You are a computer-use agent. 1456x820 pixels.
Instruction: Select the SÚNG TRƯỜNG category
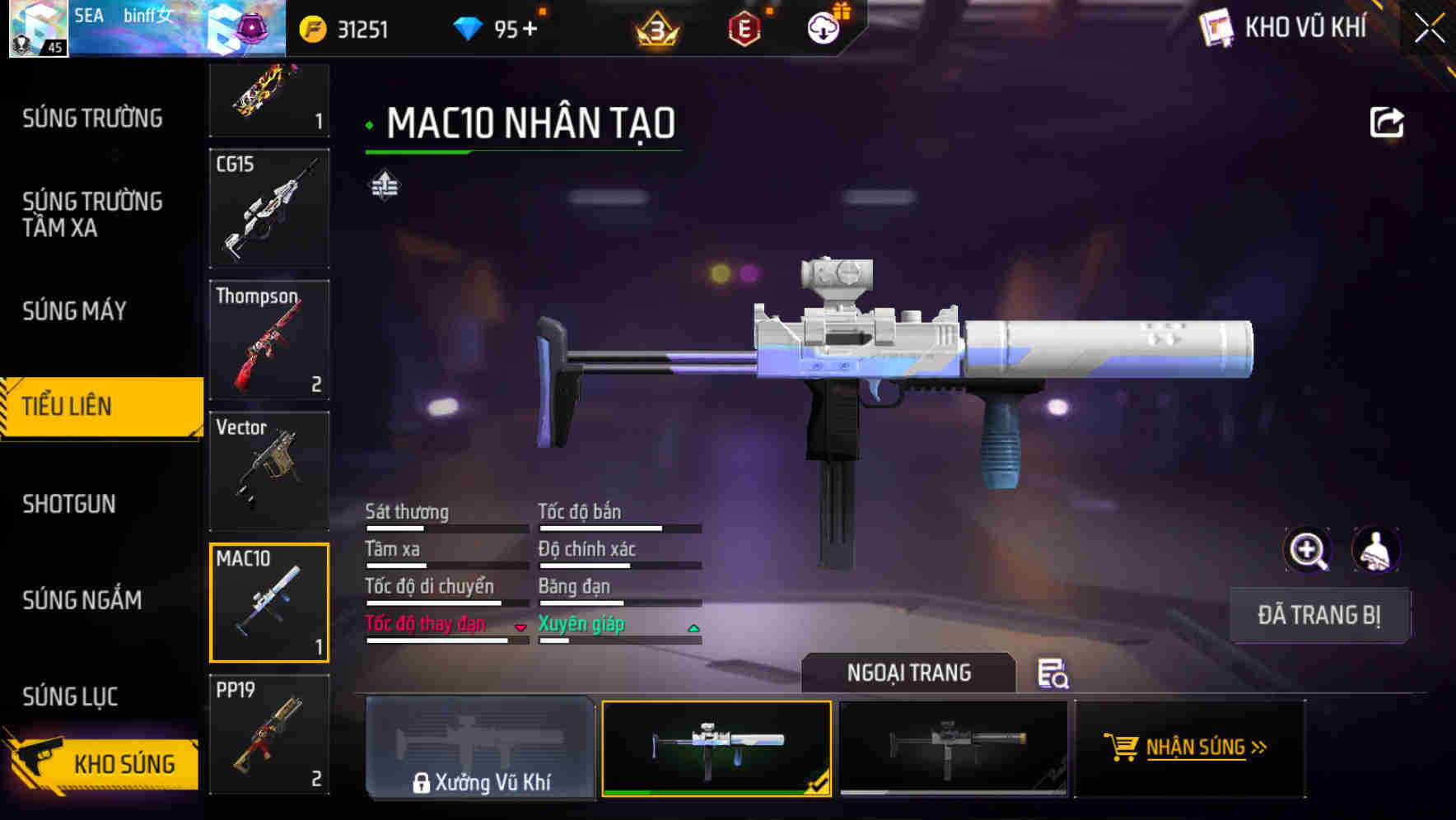tap(92, 119)
